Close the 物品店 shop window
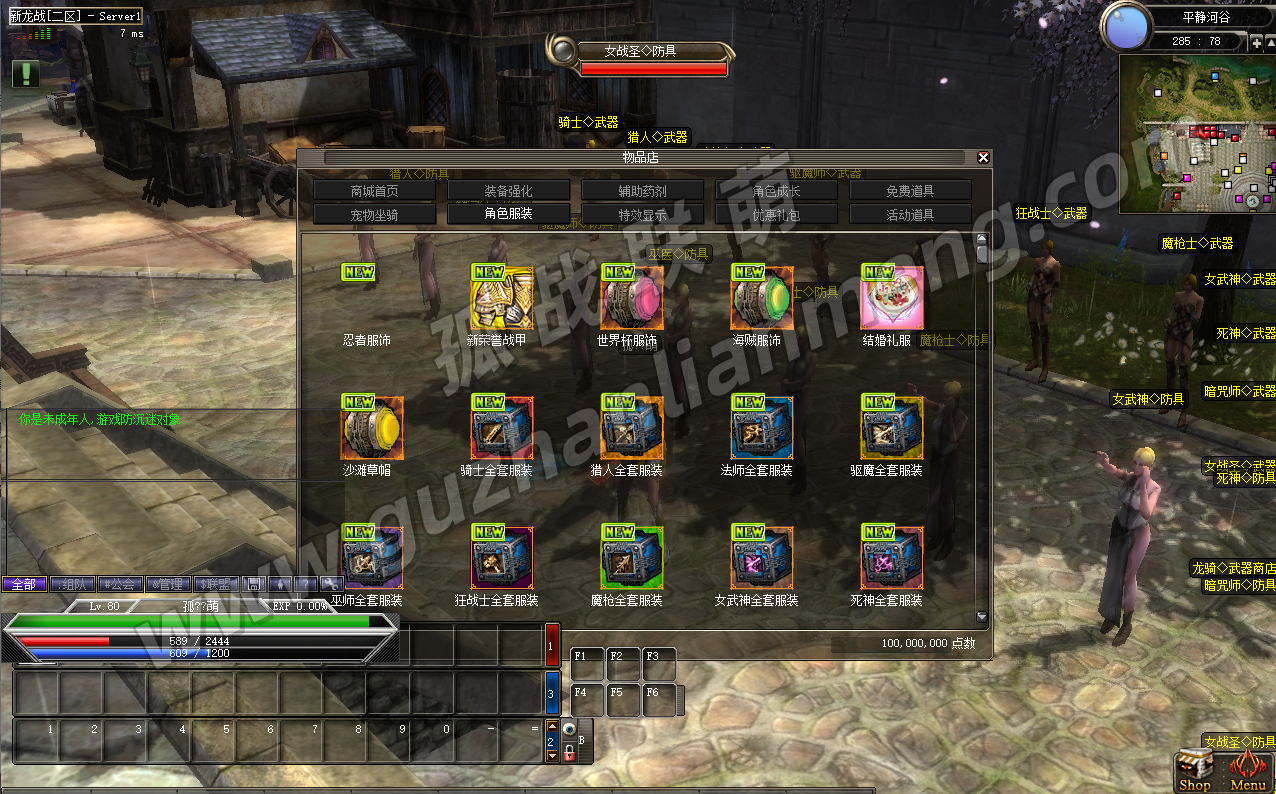This screenshot has width=1276, height=794. coord(983,157)
